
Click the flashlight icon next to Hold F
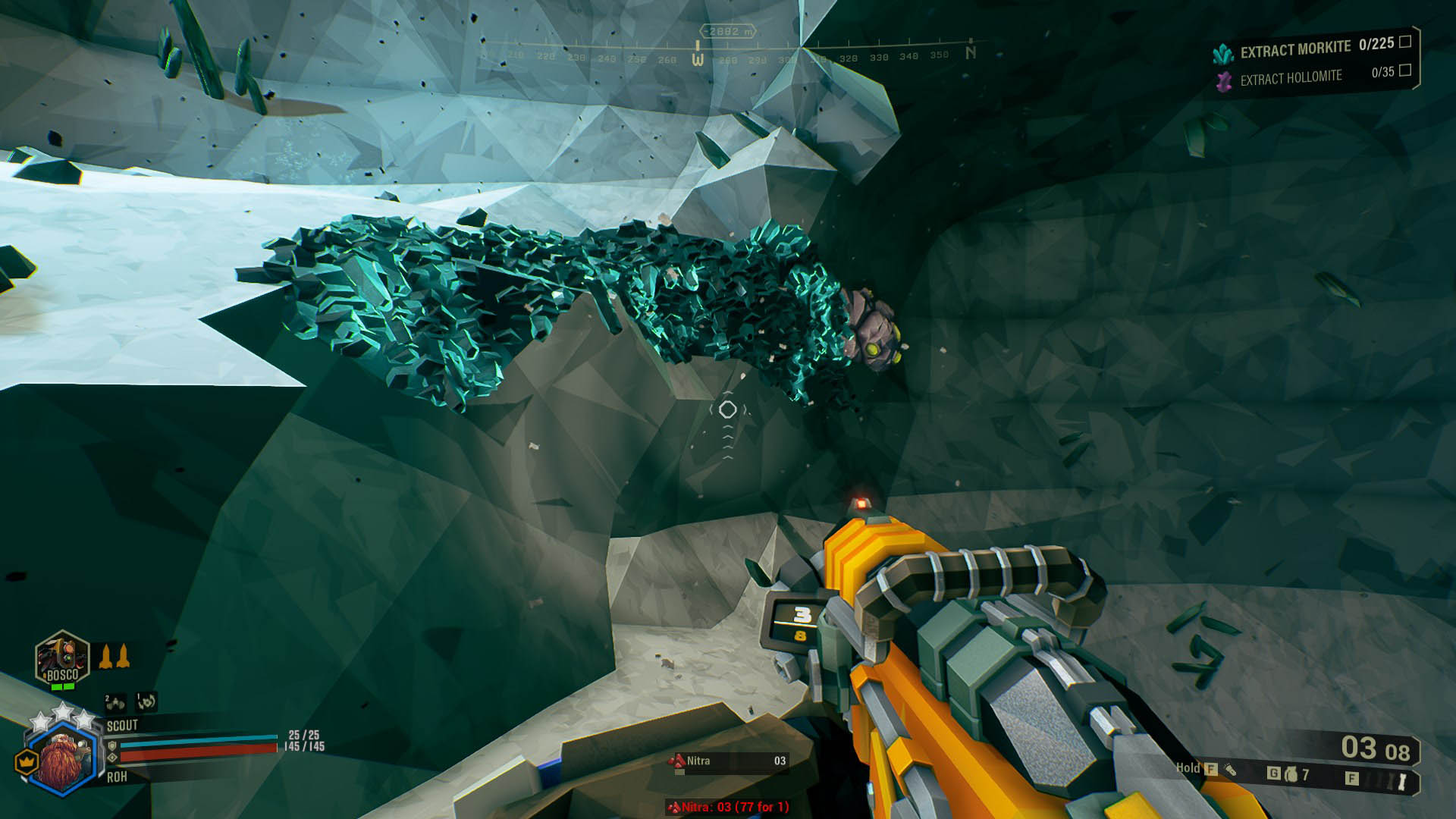[x=1231, y=771]
